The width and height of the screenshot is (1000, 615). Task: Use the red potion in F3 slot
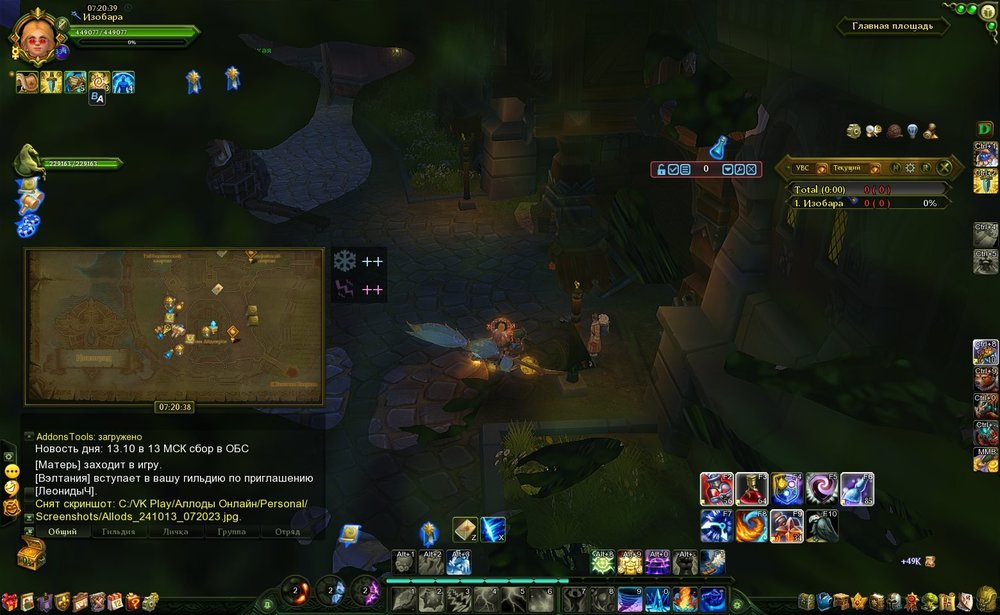click(x=751, y=489)
